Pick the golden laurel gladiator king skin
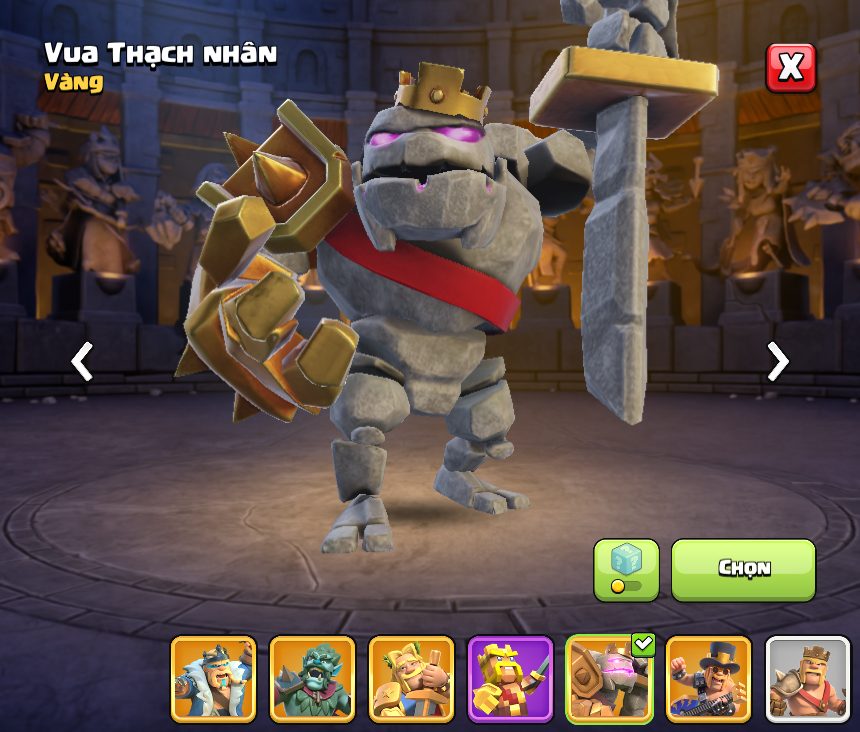Screen dimensions: 860x732 (x=411, y=679)
